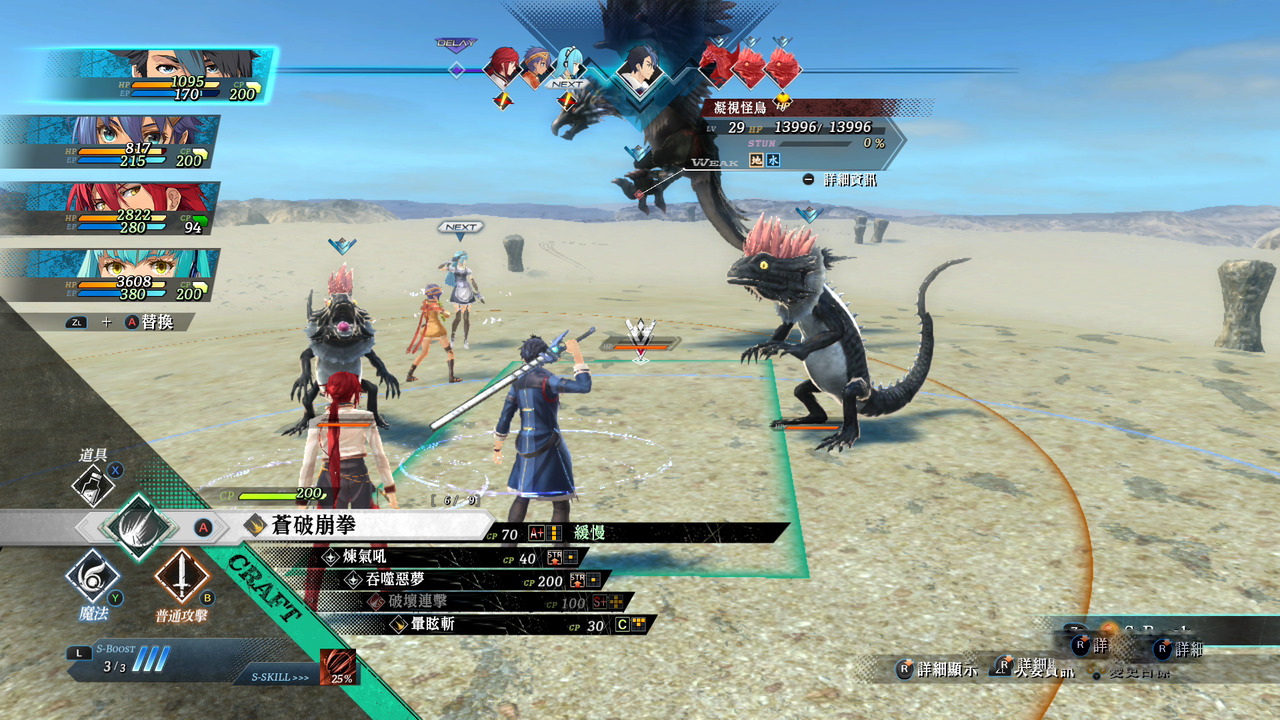Open the 魔法 arts command
The image size is (1280, 720).
click(x=93, y=577)
